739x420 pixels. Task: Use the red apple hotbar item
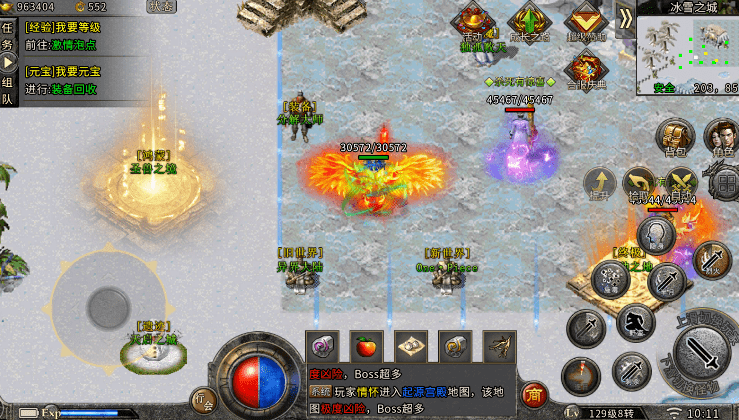[x=368, y=346]
